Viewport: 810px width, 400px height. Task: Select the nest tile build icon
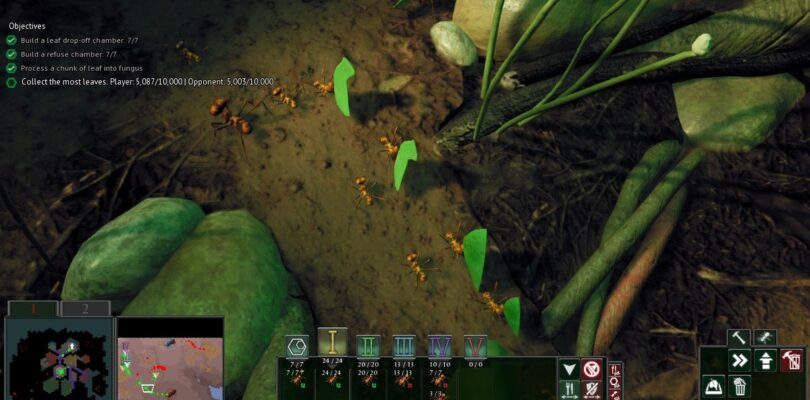pyautogui.click(x=714, y=386)
